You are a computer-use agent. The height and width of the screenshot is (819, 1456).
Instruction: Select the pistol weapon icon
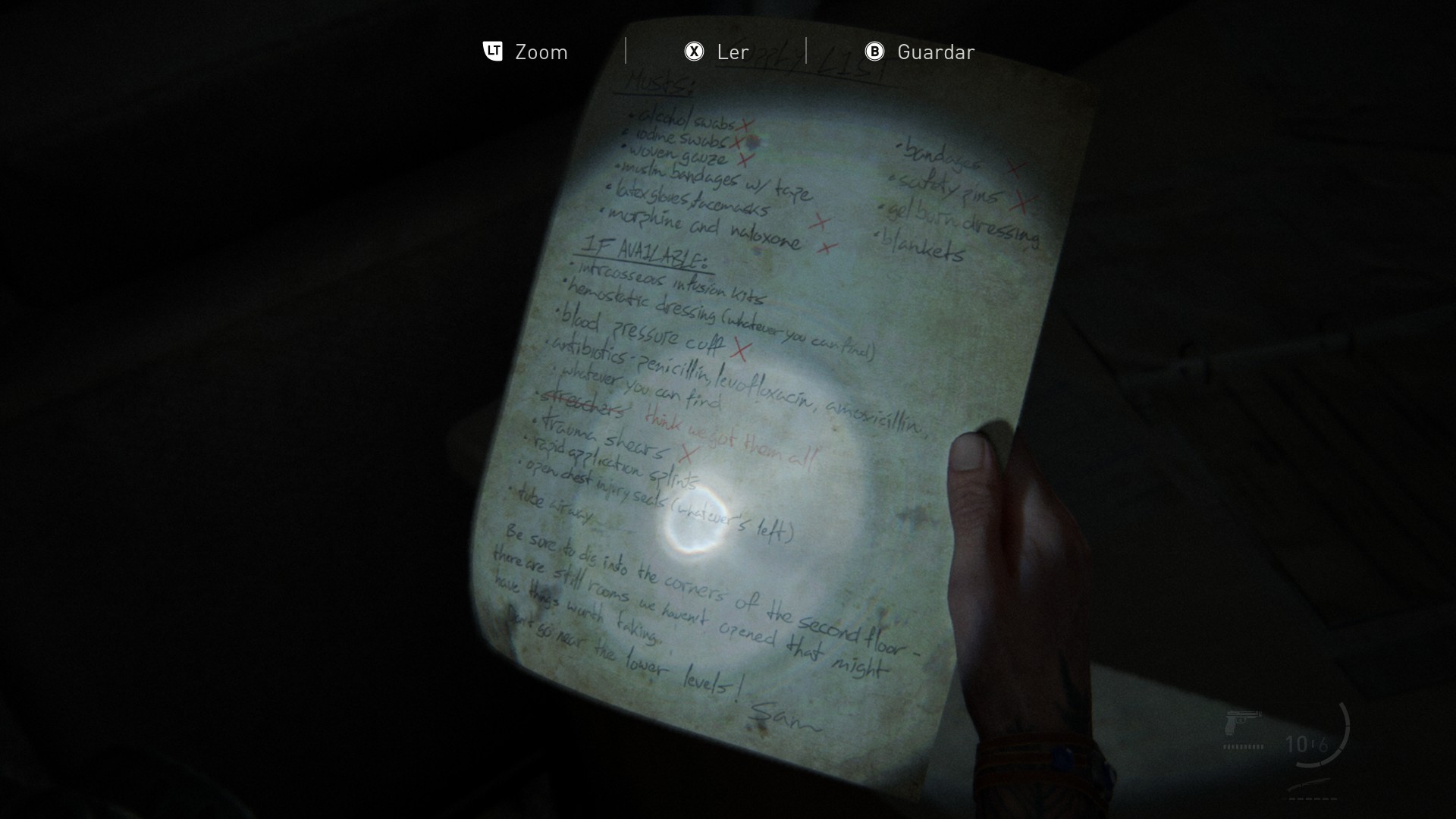point(1242,723)
